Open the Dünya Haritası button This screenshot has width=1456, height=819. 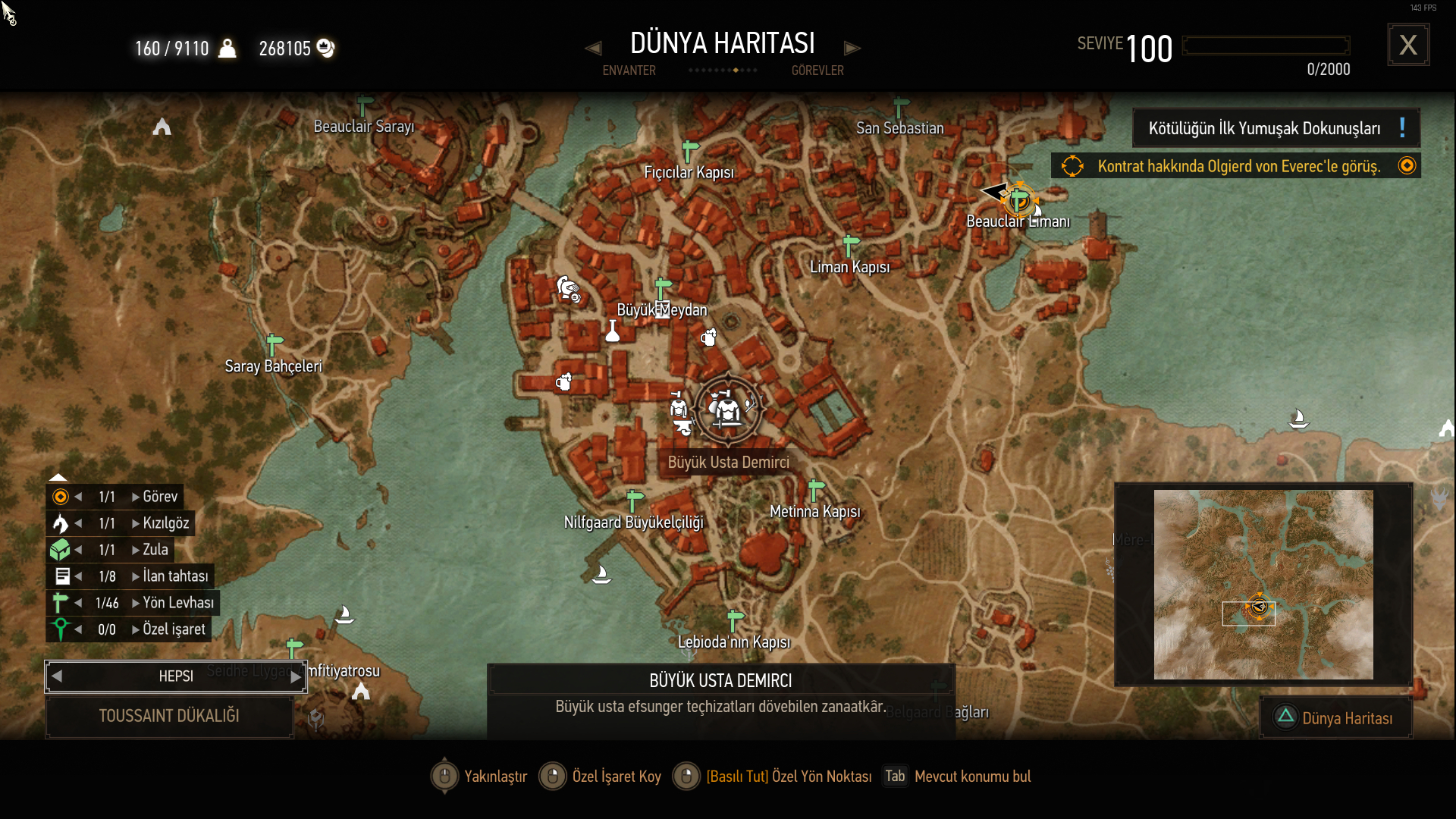pos(1336,717)
